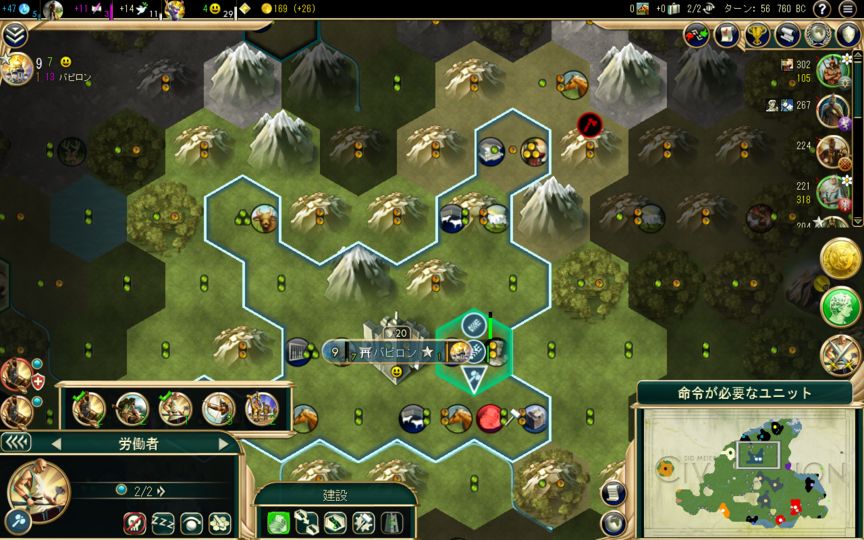Select the gold coin notification

pyautogui.click(x=841, y=261)
